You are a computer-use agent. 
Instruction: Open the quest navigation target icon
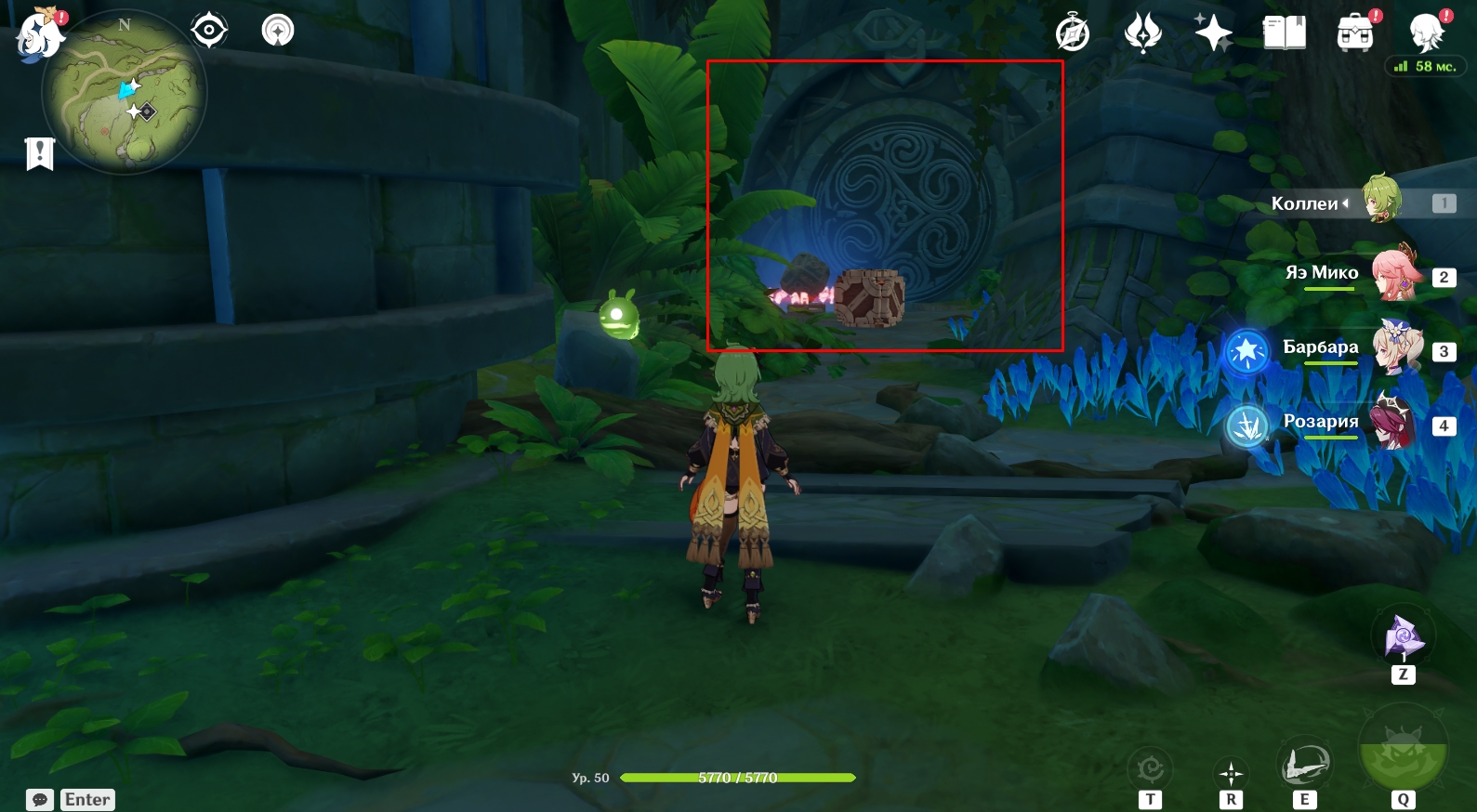click(209, 31)
